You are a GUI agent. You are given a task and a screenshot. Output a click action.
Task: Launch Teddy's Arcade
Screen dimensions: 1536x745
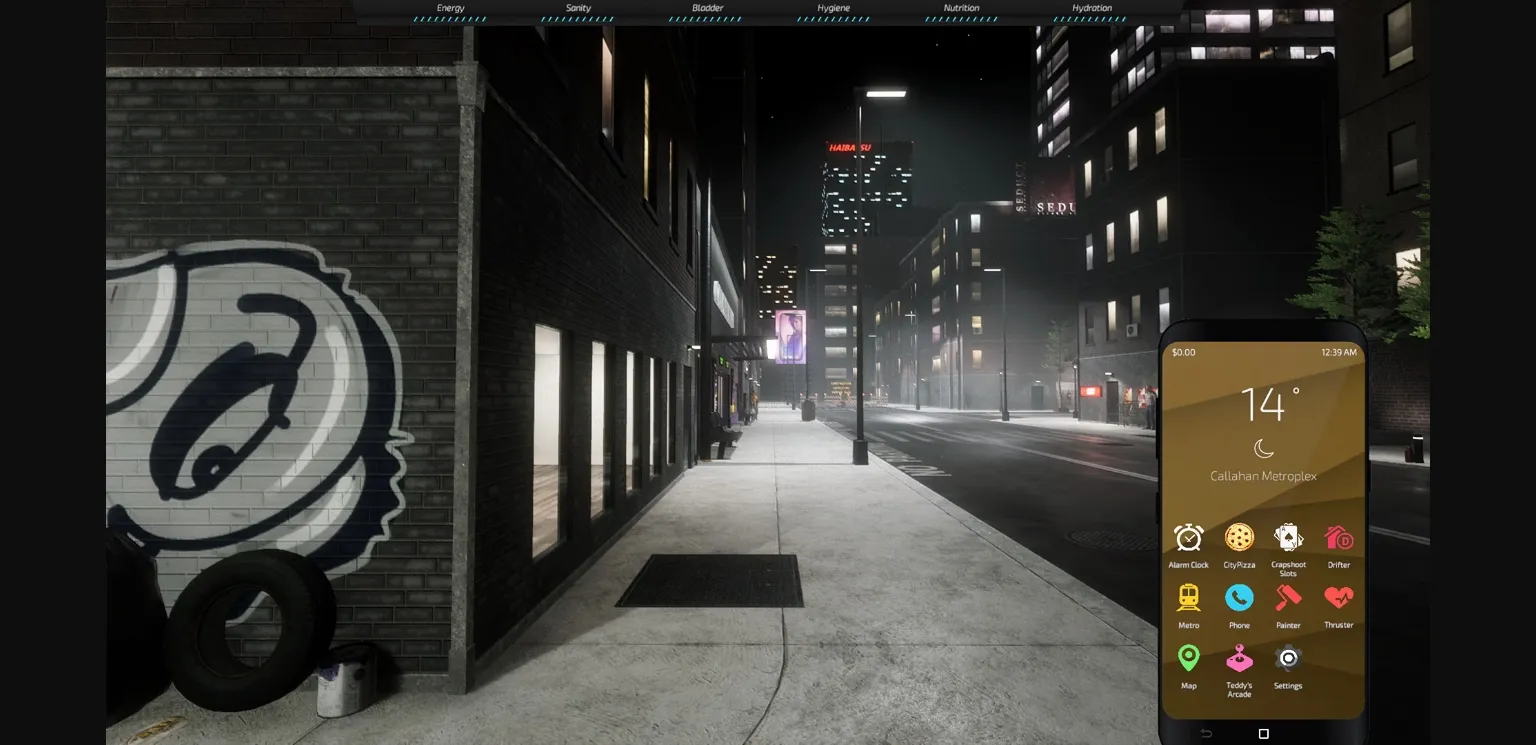pyautogui.click(x=1239, y=659)
